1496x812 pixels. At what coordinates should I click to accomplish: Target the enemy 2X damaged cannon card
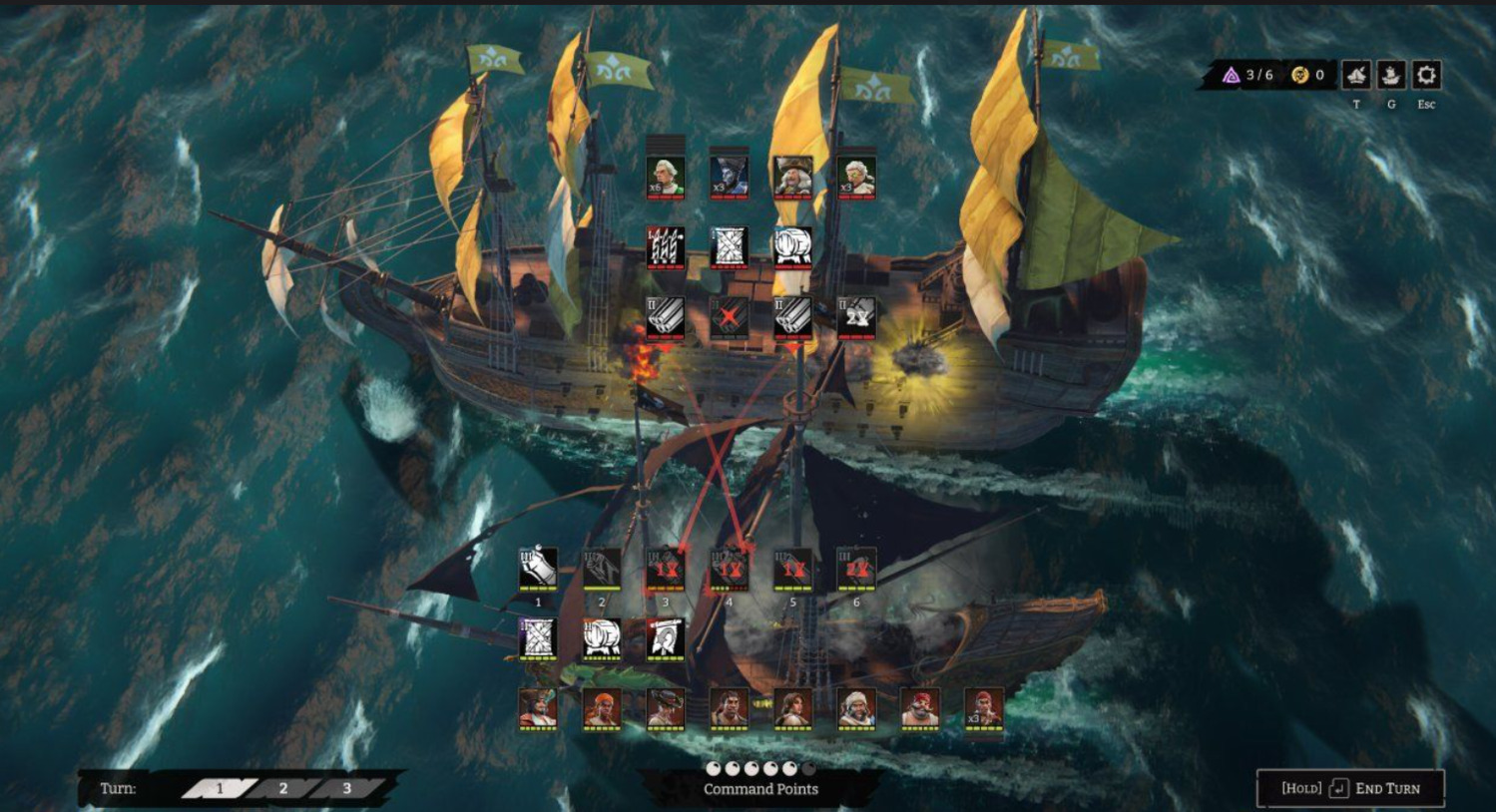point(856,317)
